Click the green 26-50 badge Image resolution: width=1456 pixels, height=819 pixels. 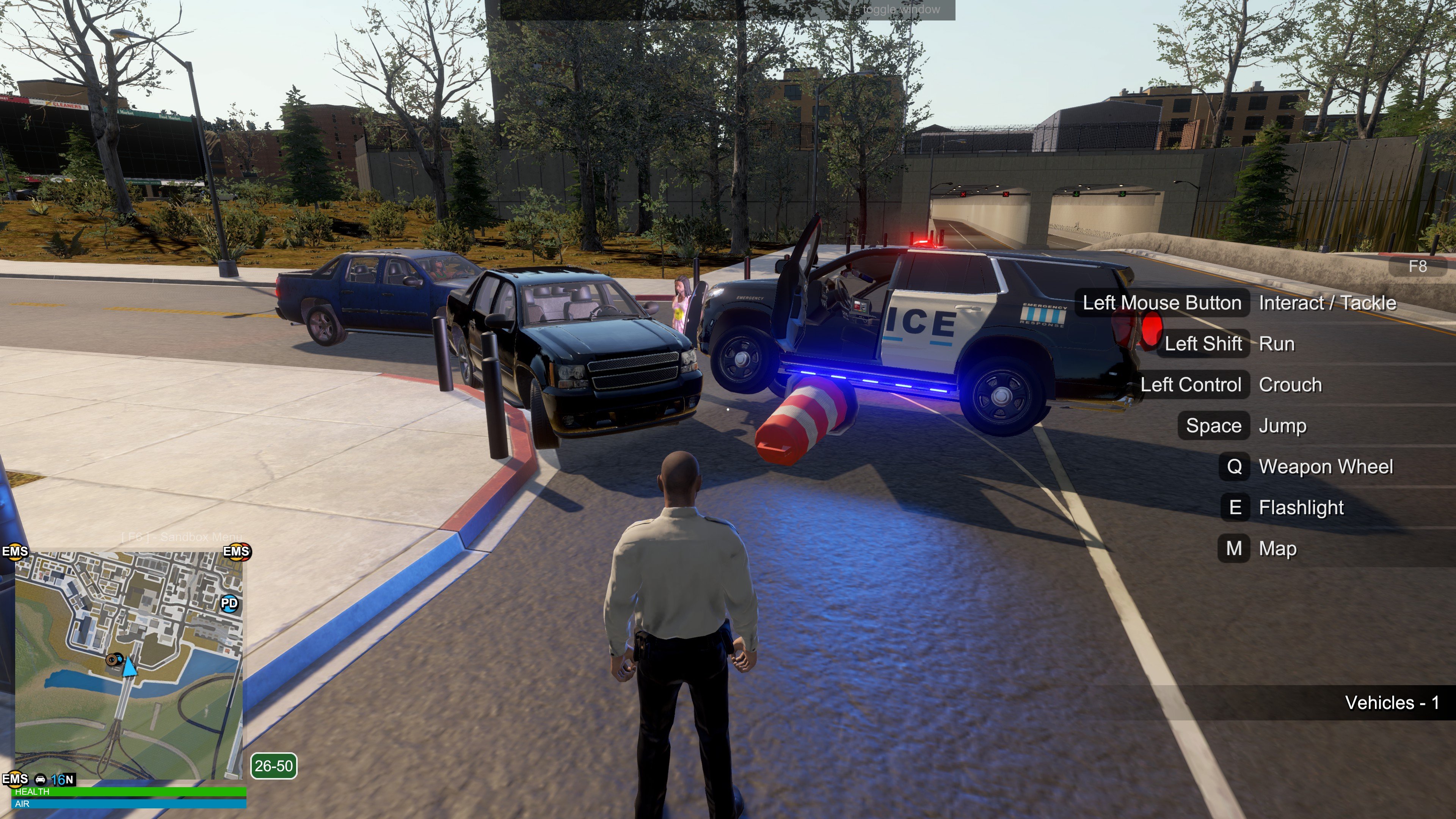273,766
